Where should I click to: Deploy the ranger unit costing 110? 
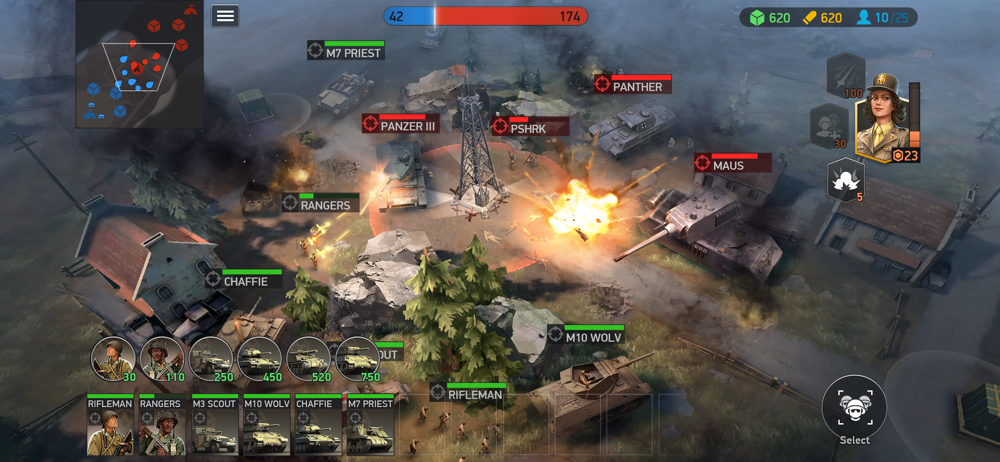(x=162, y=358)
